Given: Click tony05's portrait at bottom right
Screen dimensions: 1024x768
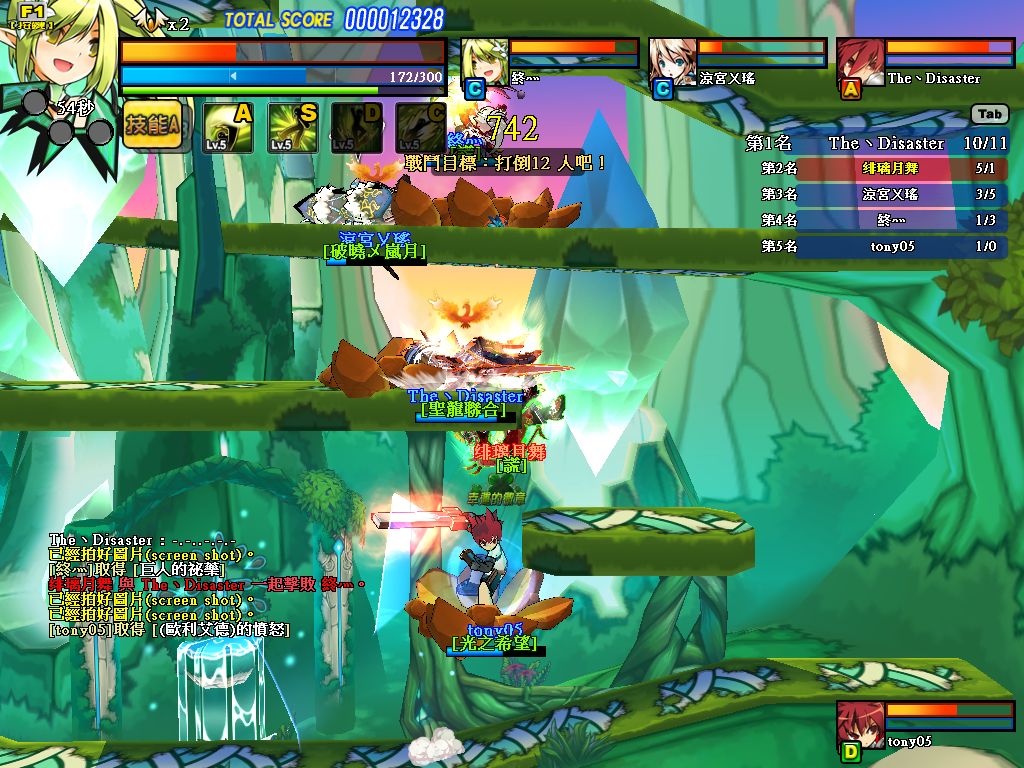Looking at the screenshot, I should click(x=859, y=725).
